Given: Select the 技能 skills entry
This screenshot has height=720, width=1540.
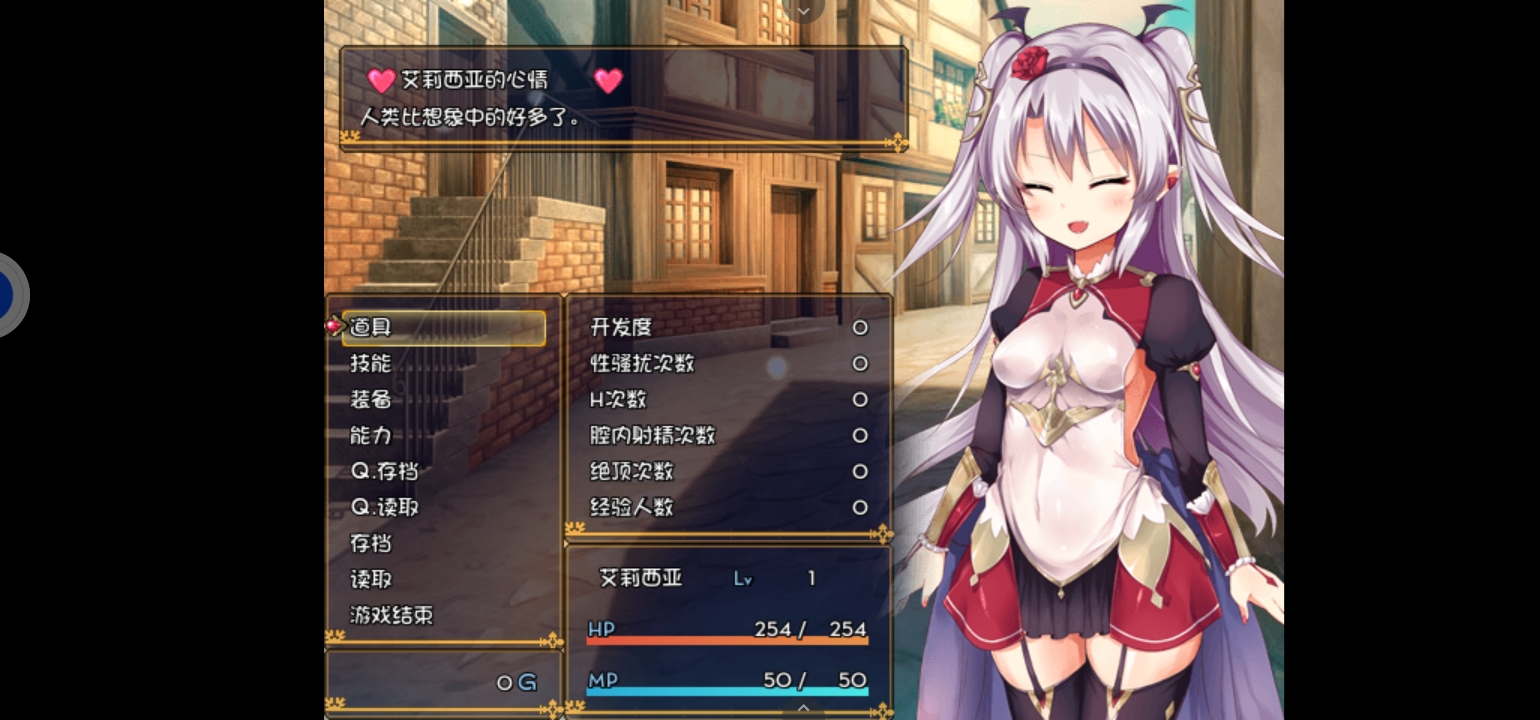Looking at the screenshot, I should pyautogui.click(x=371, y=364).
